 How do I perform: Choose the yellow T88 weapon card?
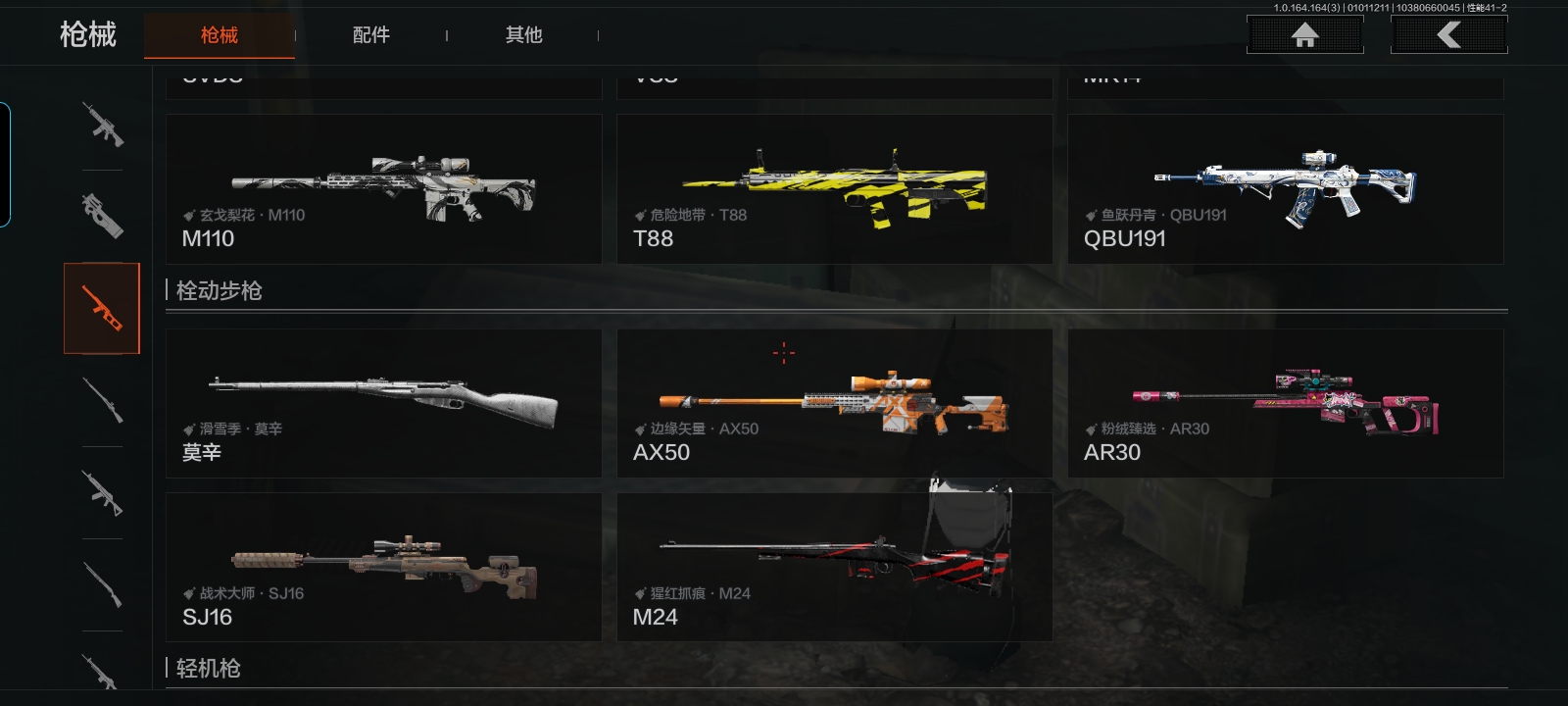[834, 189]
